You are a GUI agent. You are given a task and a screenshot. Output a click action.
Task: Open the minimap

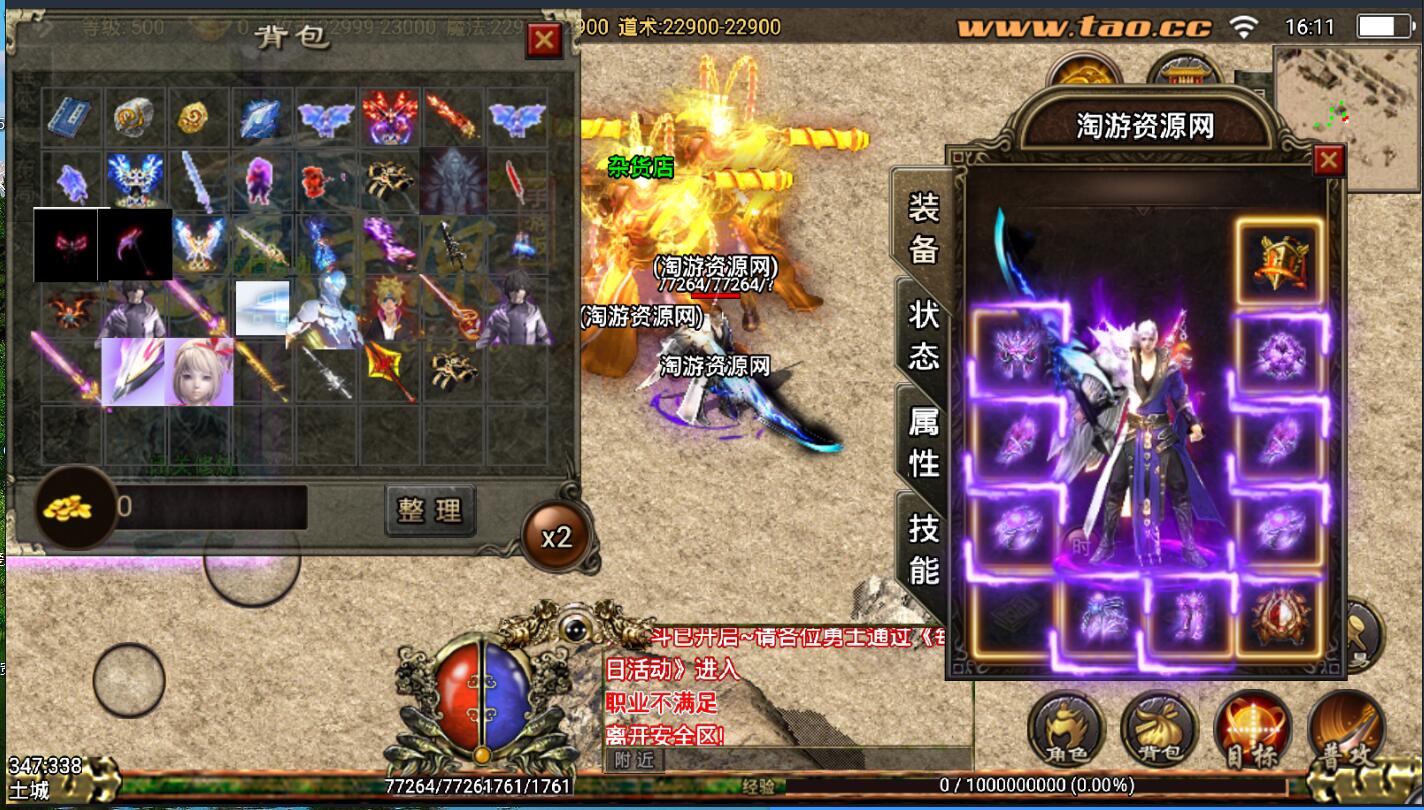point(1347,107)
